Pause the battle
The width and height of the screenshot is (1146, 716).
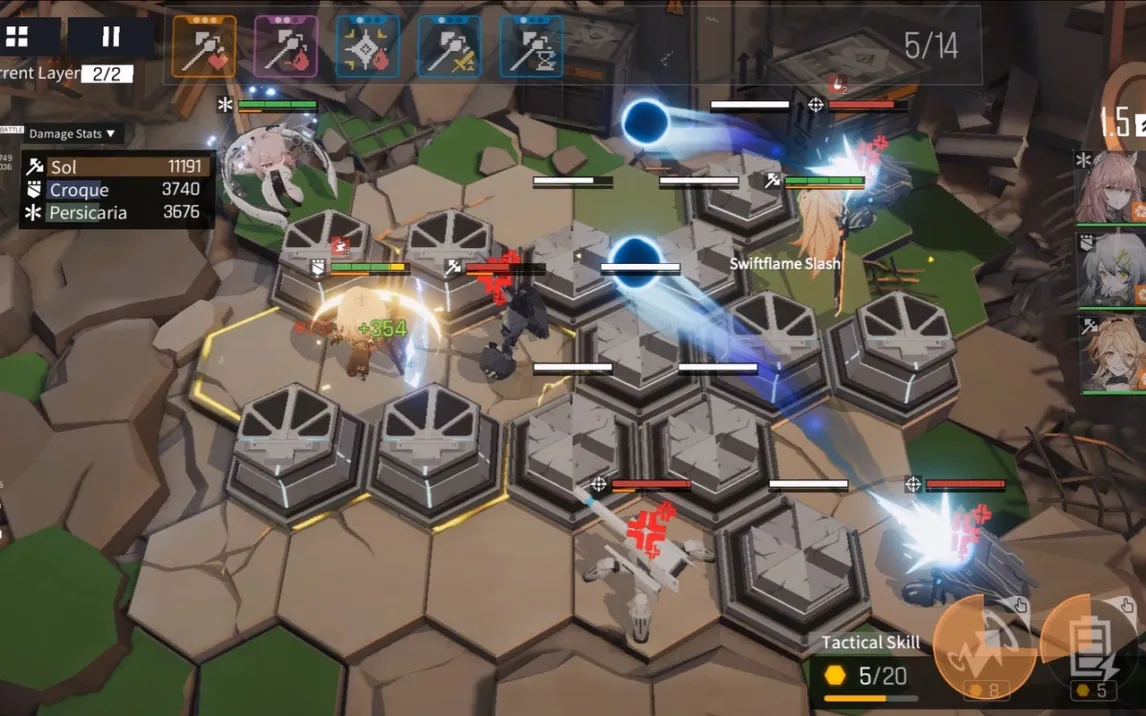click(110, 38)
